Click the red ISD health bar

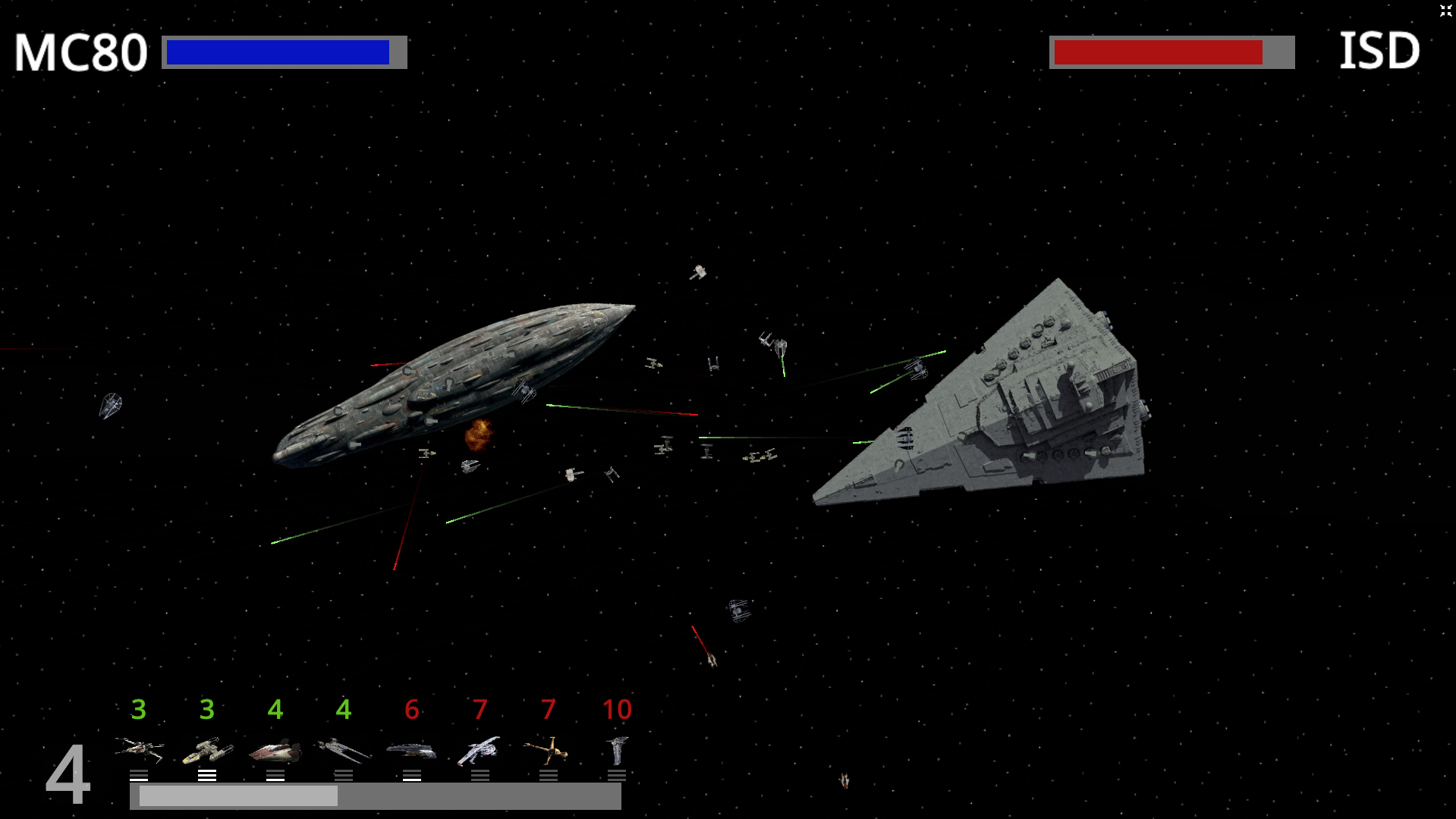pos(1157,51)
